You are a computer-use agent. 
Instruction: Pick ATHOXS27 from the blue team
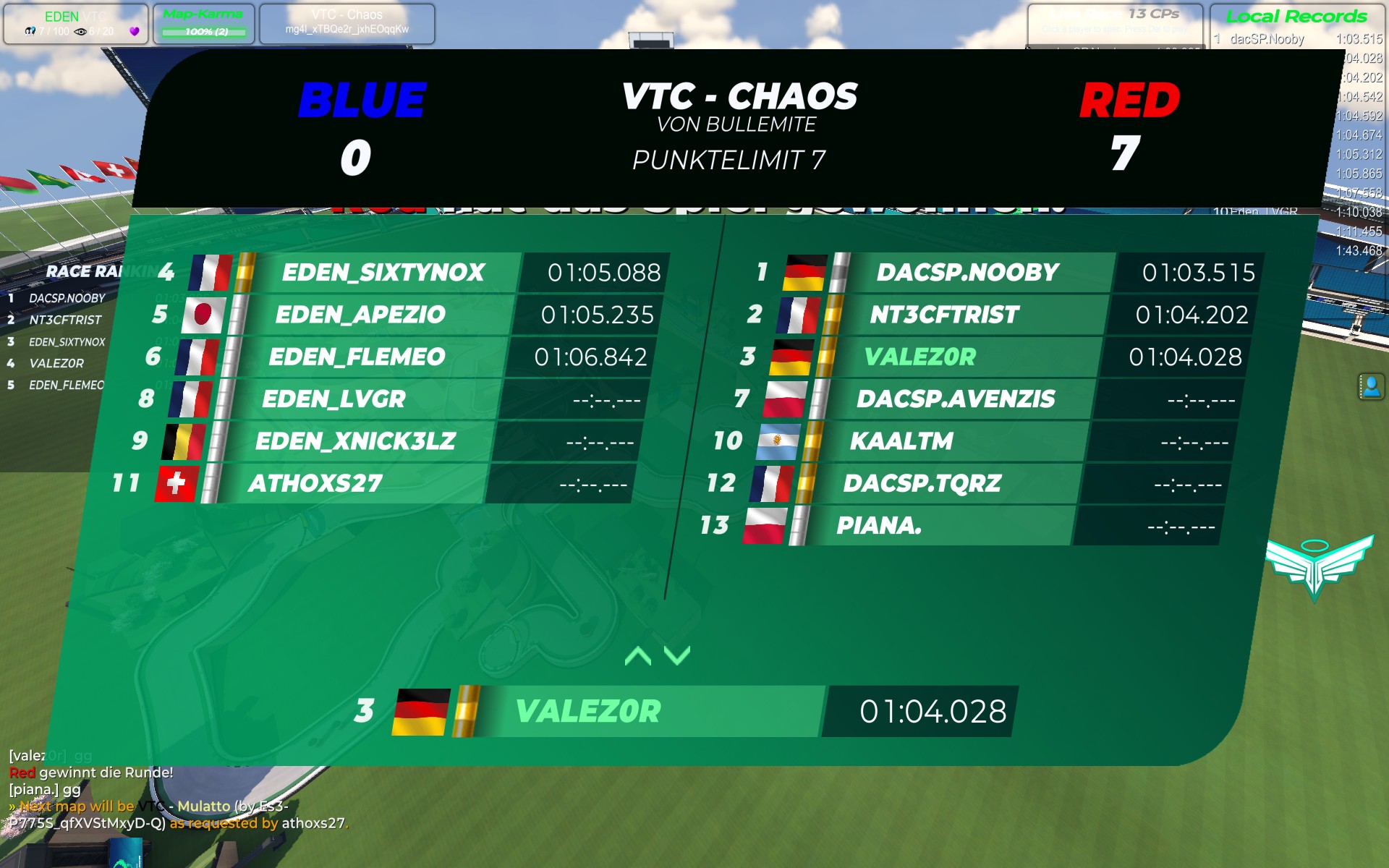[315, 483]
